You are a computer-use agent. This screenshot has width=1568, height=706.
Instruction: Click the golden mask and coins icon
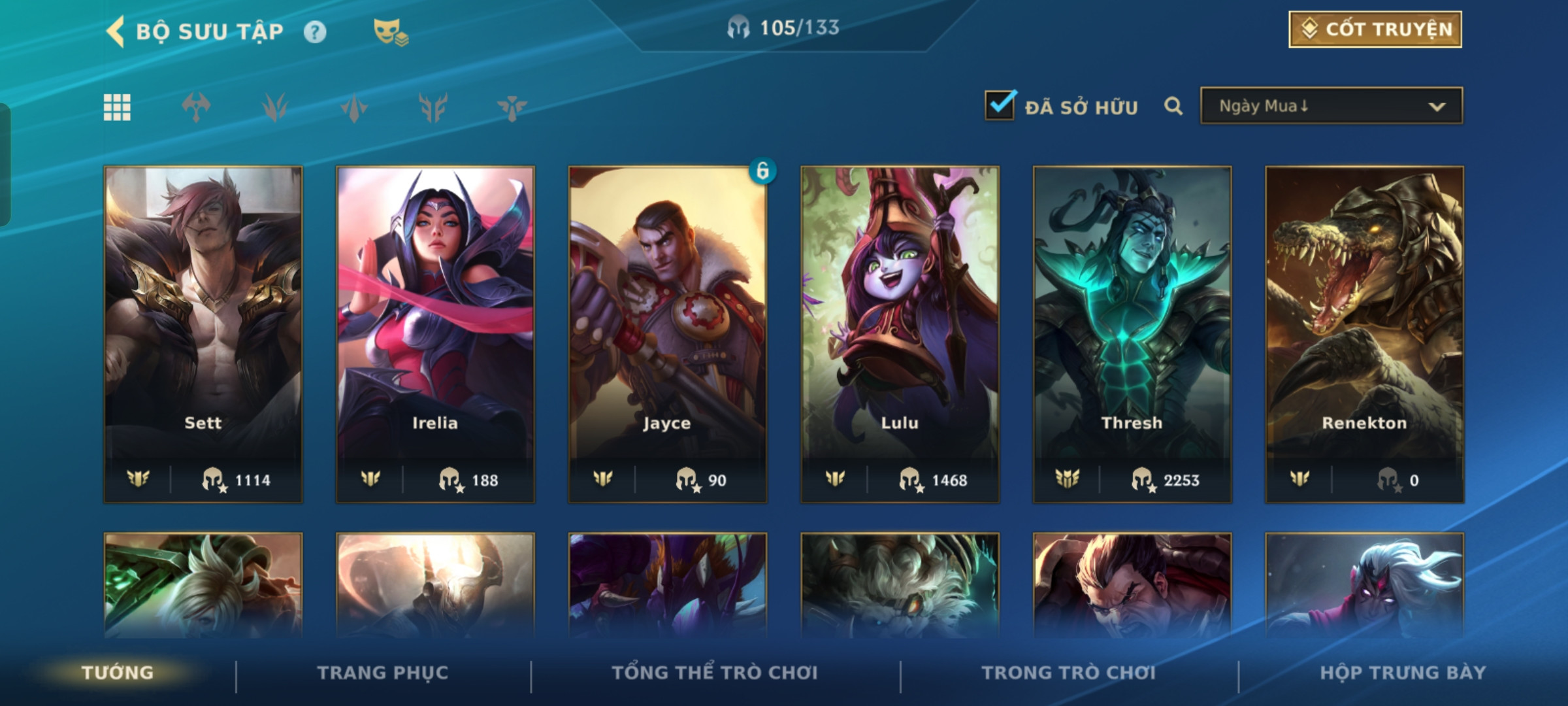[x=390, y=32]
